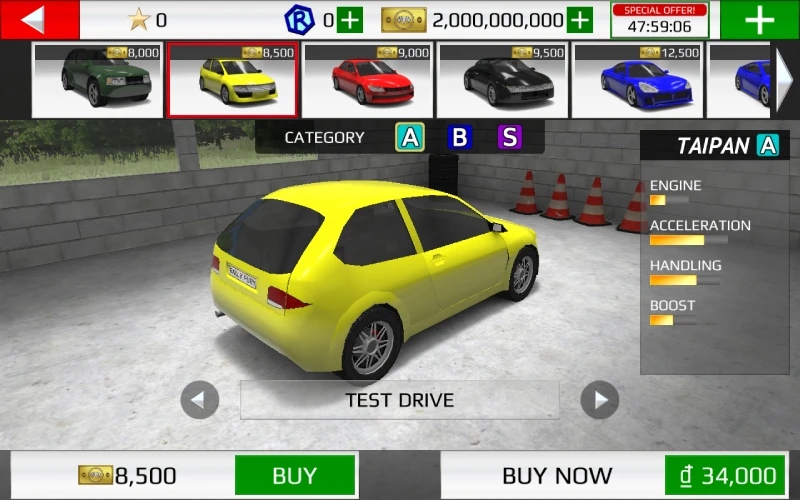Add more cash with green plus

pyautogui.click(x=580, y=20)
